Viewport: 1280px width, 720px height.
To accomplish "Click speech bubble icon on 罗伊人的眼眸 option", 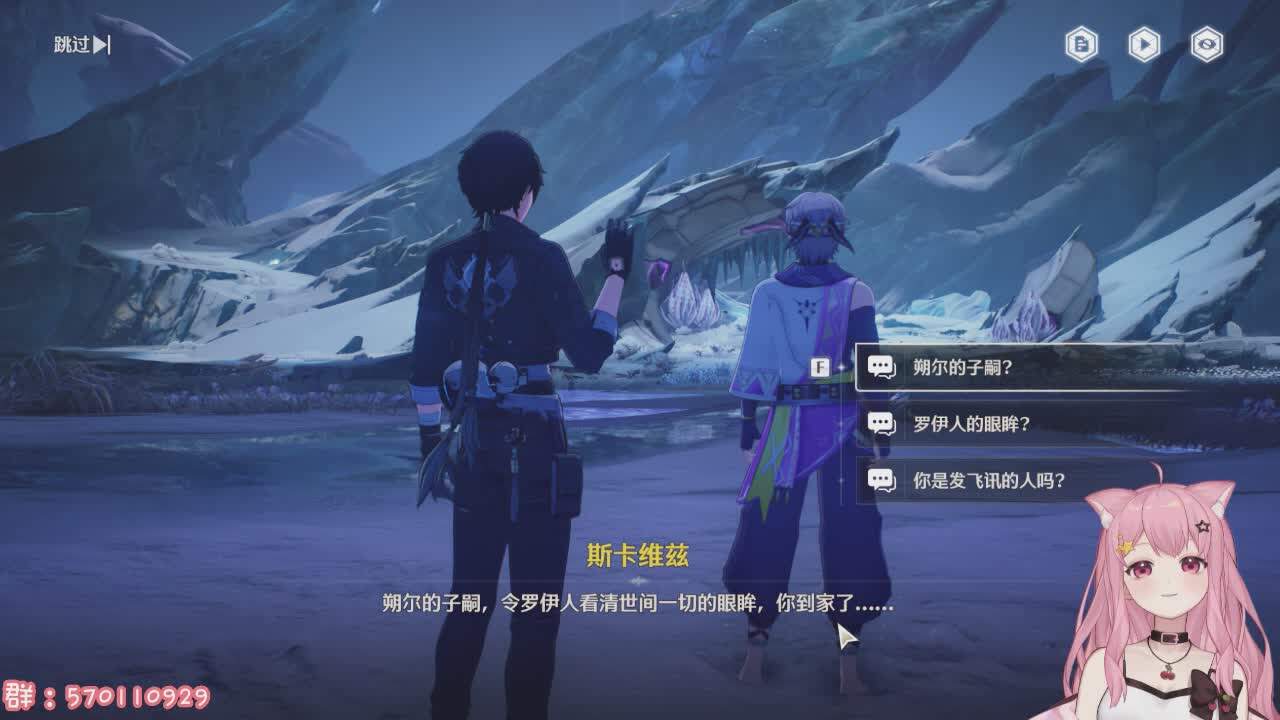I will pyautogui.click(x=880, y=423).
